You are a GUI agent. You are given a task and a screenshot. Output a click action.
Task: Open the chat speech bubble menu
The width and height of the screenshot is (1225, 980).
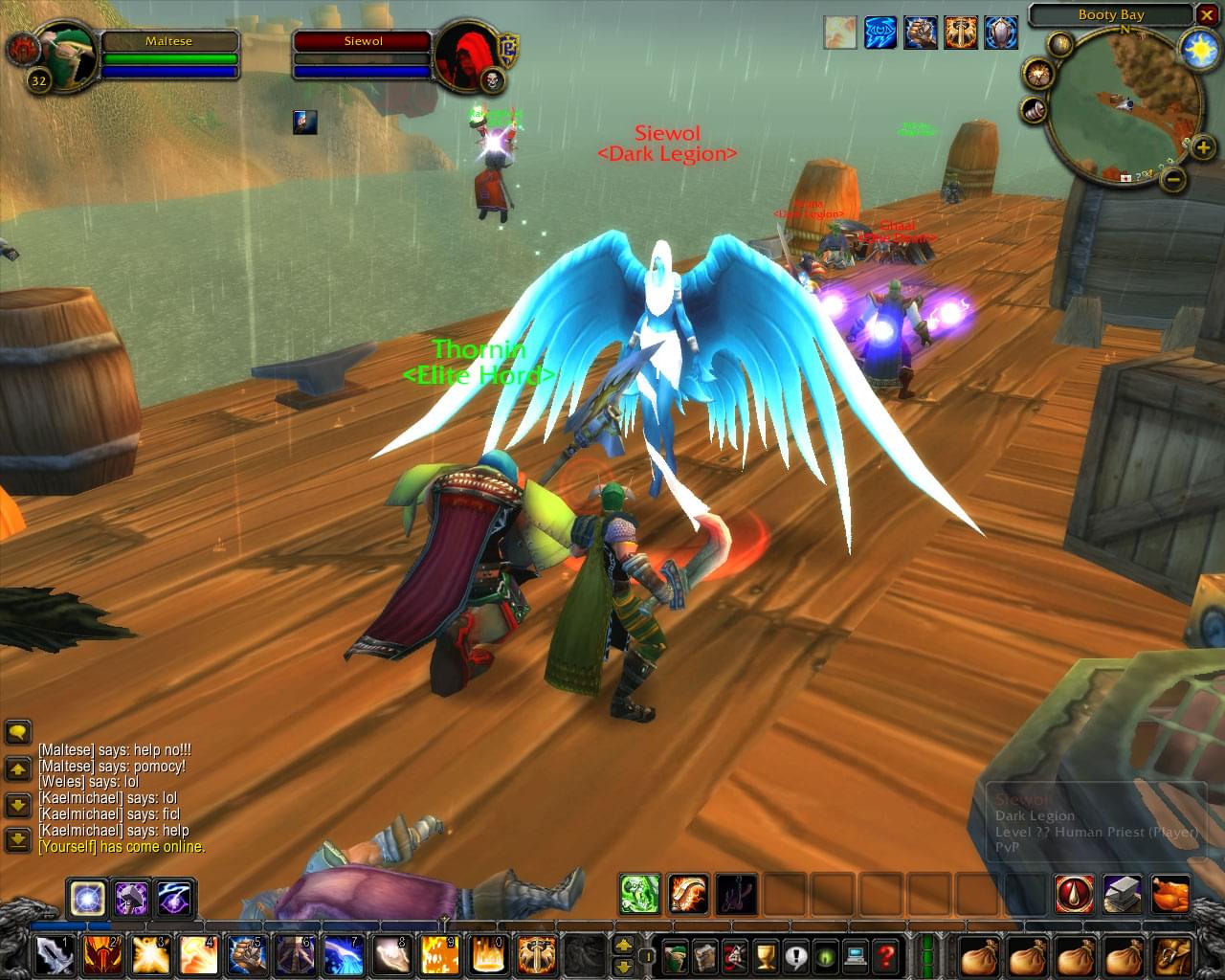click(x=18, y=733)
